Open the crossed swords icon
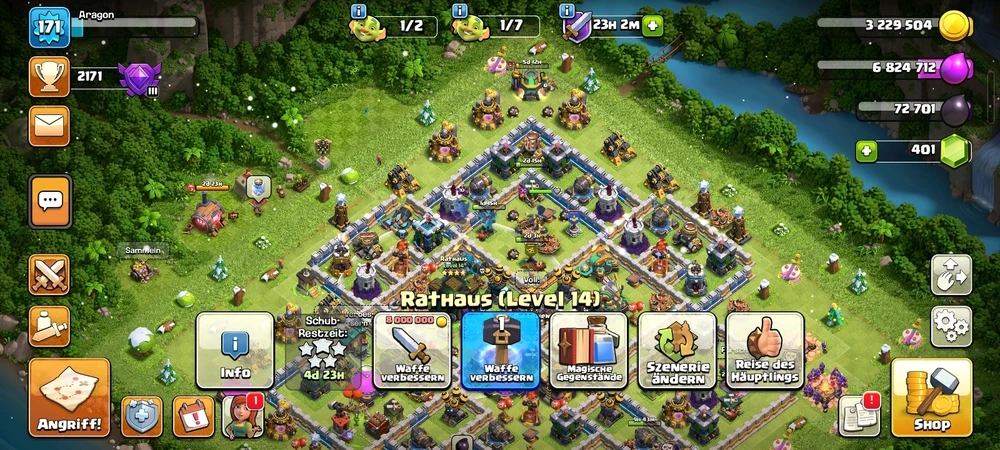The height and width of the screenshot is (450, 1000). click(x=49, y=275)
